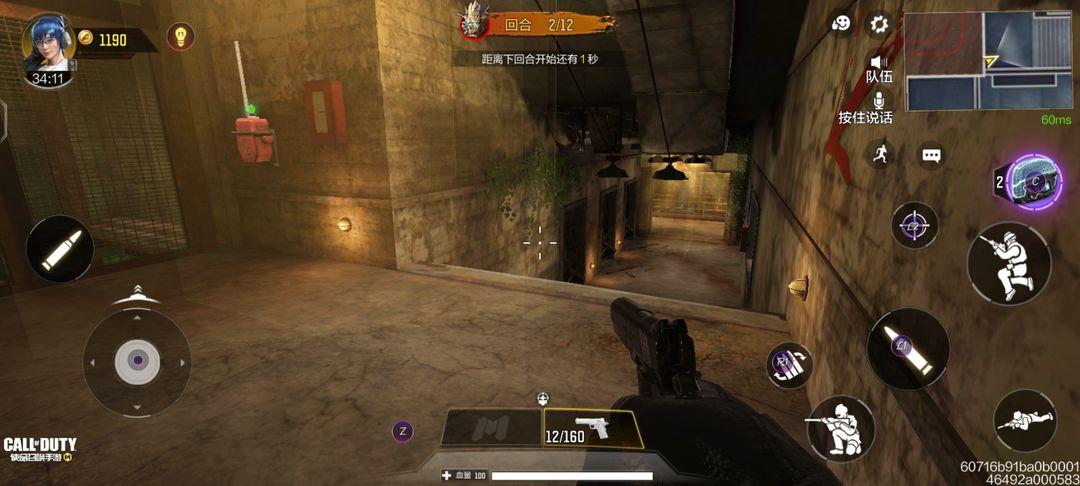
Task: Activate the purple-ringed operator skill
Action: click(x=1034, y=182)
